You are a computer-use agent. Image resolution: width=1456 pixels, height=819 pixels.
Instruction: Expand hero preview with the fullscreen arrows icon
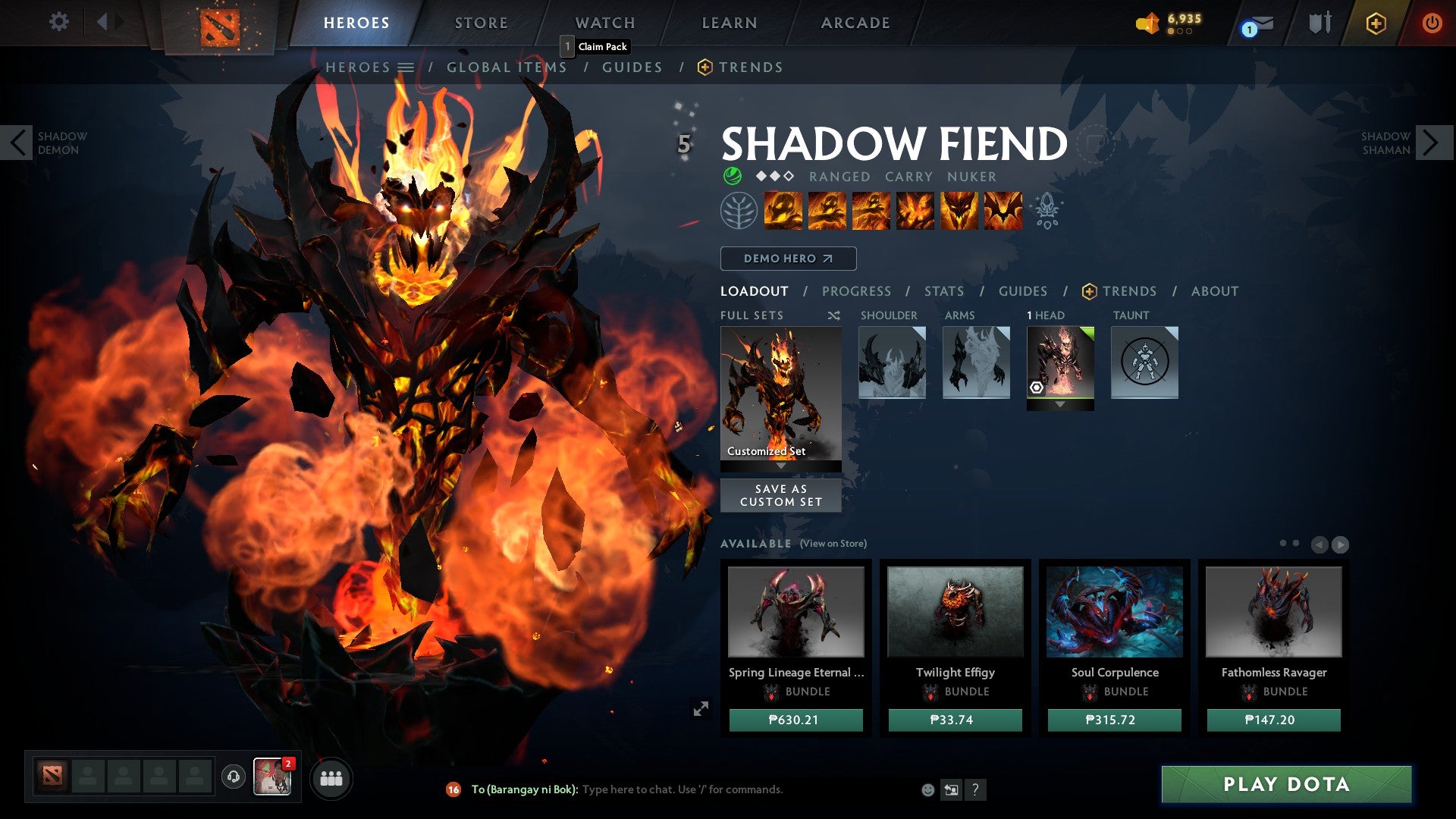[701, 709]
